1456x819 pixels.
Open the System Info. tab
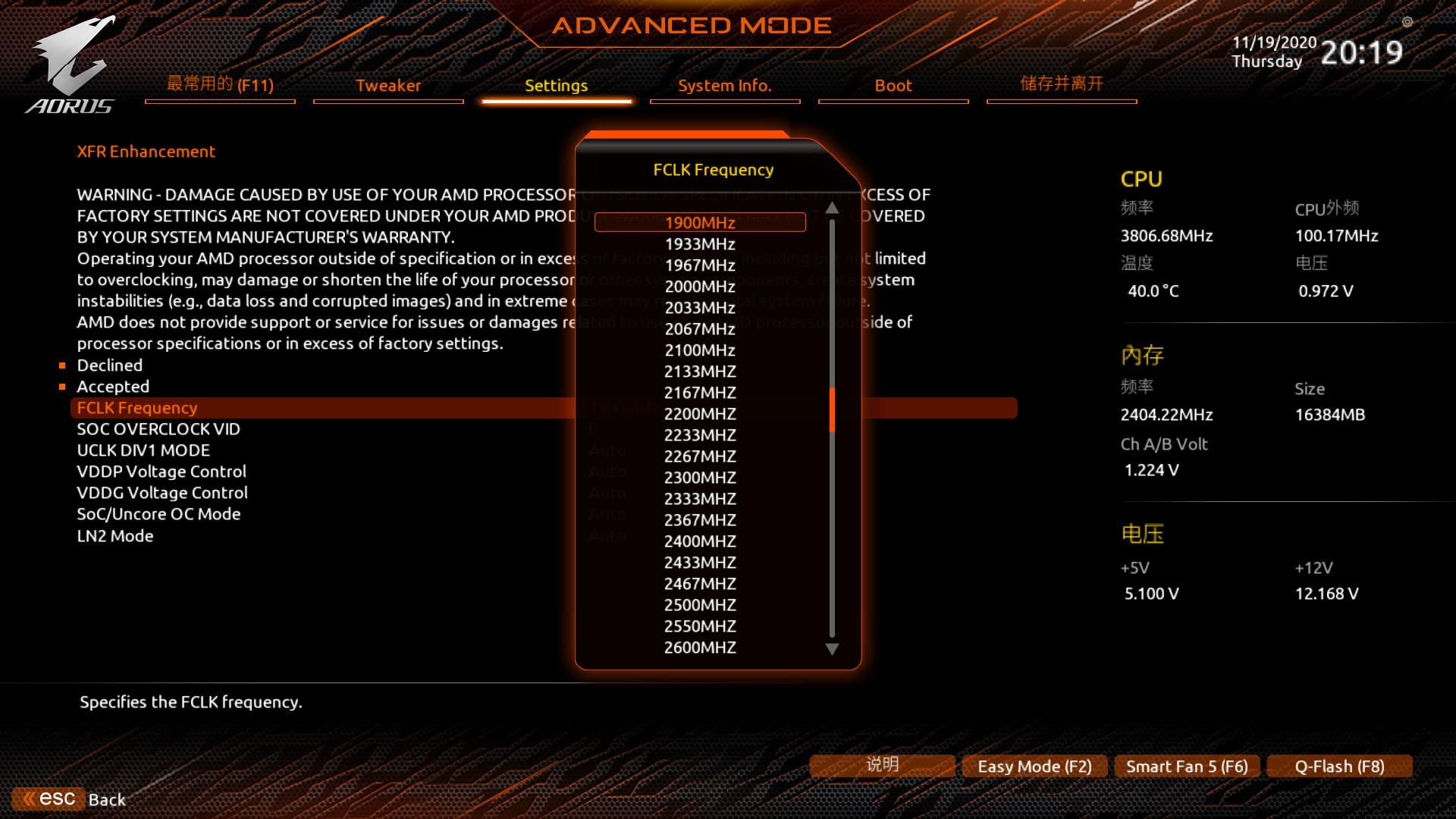[724, 86]
